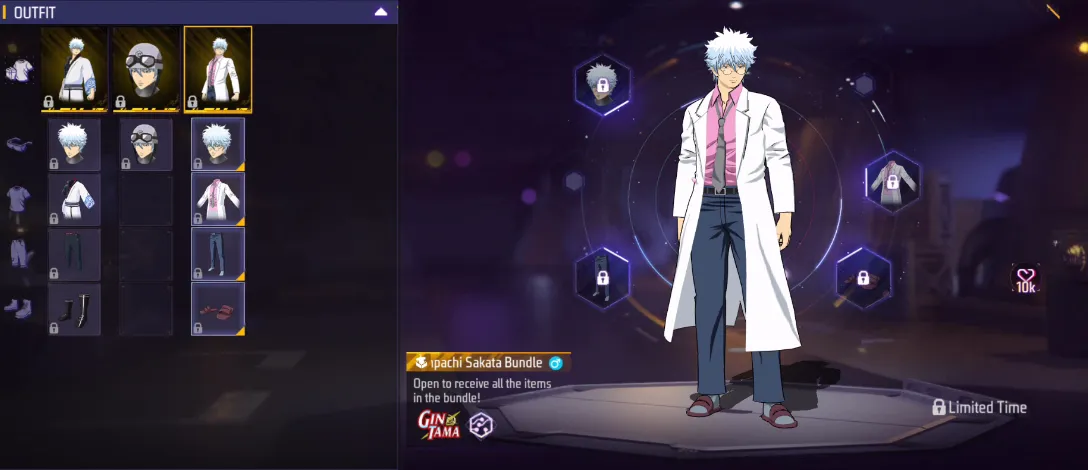This screenshot has width=1088, height=470.
Task: Switch to the outfit sets category
Action: coord(18,70)
